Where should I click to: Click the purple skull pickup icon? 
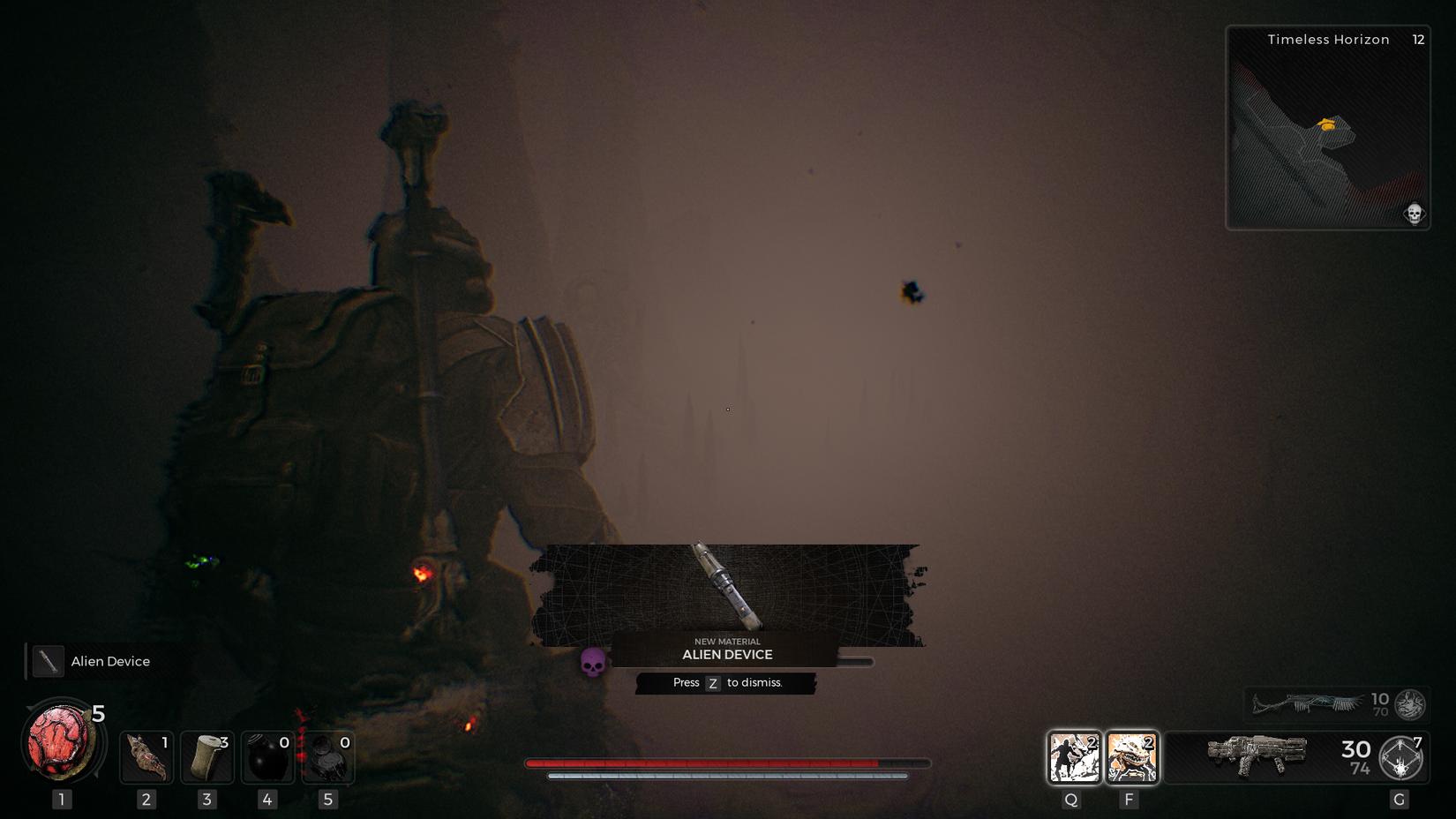click(x=594, y=662)
